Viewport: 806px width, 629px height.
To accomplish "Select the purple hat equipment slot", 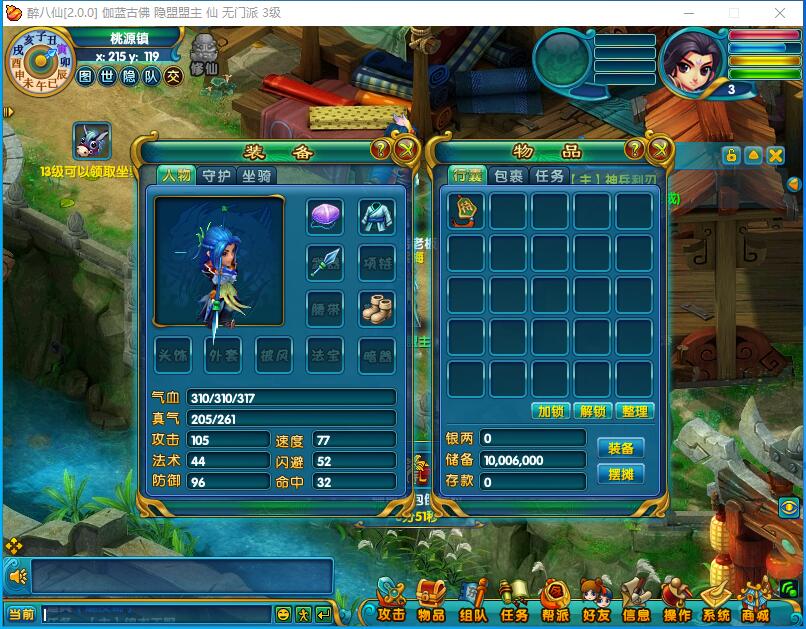I will (325, 216).
